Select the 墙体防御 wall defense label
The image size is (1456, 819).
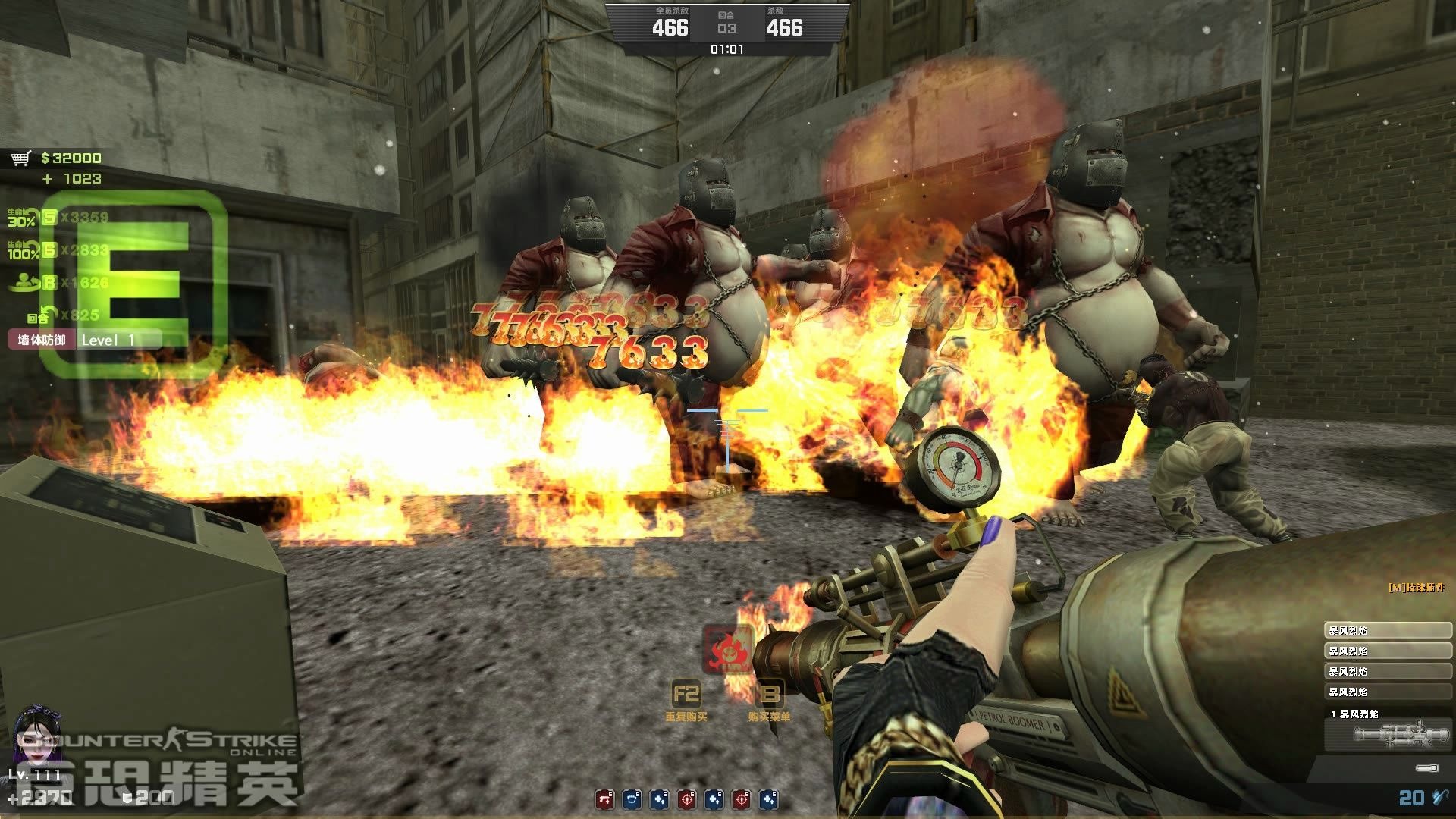pos(42,340)
